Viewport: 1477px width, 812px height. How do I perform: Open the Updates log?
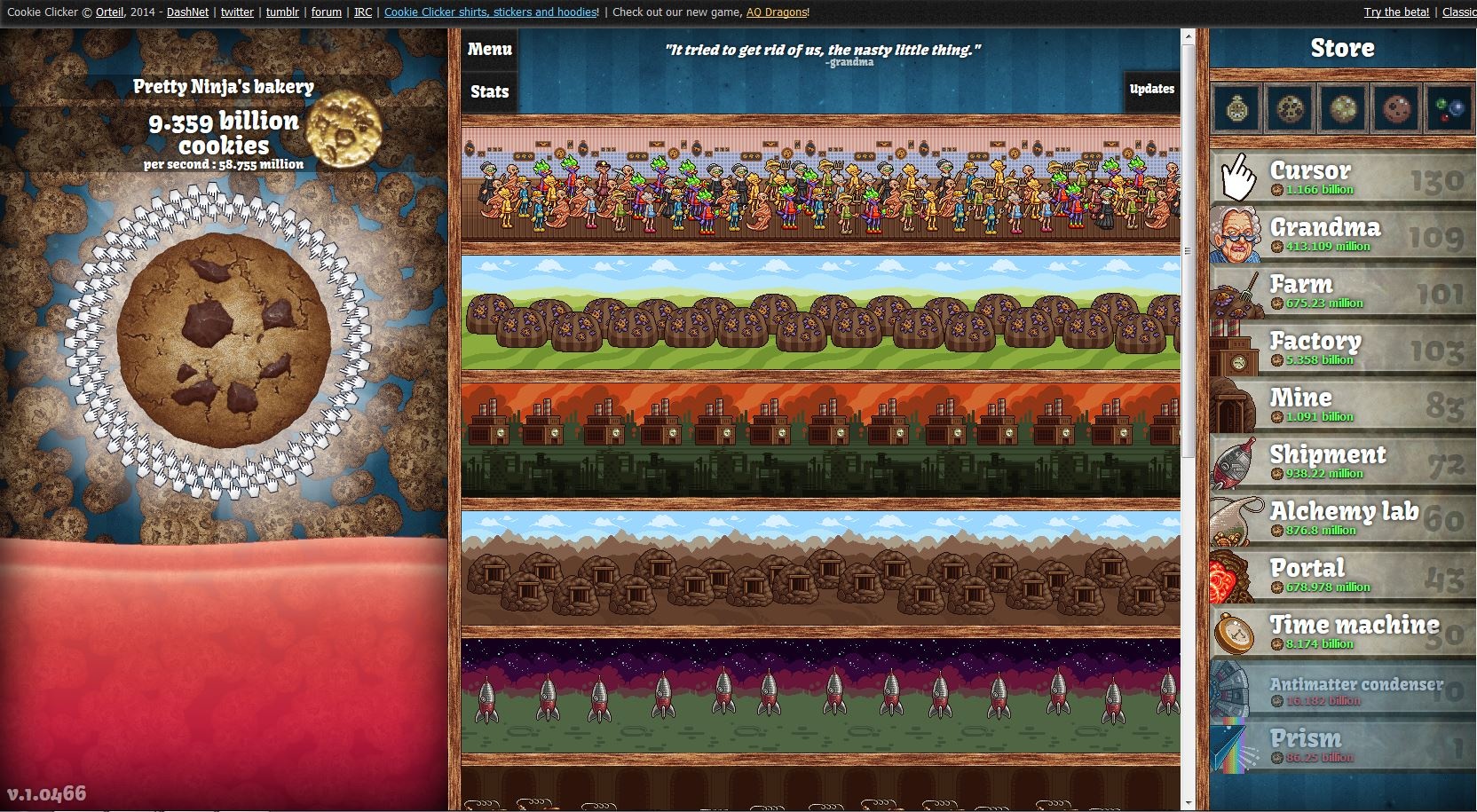(x=1151, y=89)
